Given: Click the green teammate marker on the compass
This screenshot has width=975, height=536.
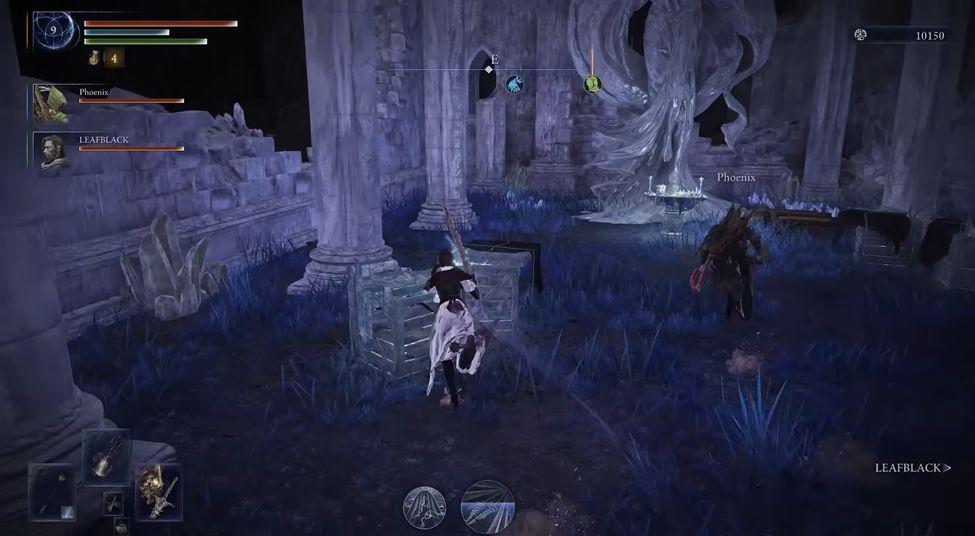Looking at the screenshot, I should [x=592, y=84].
